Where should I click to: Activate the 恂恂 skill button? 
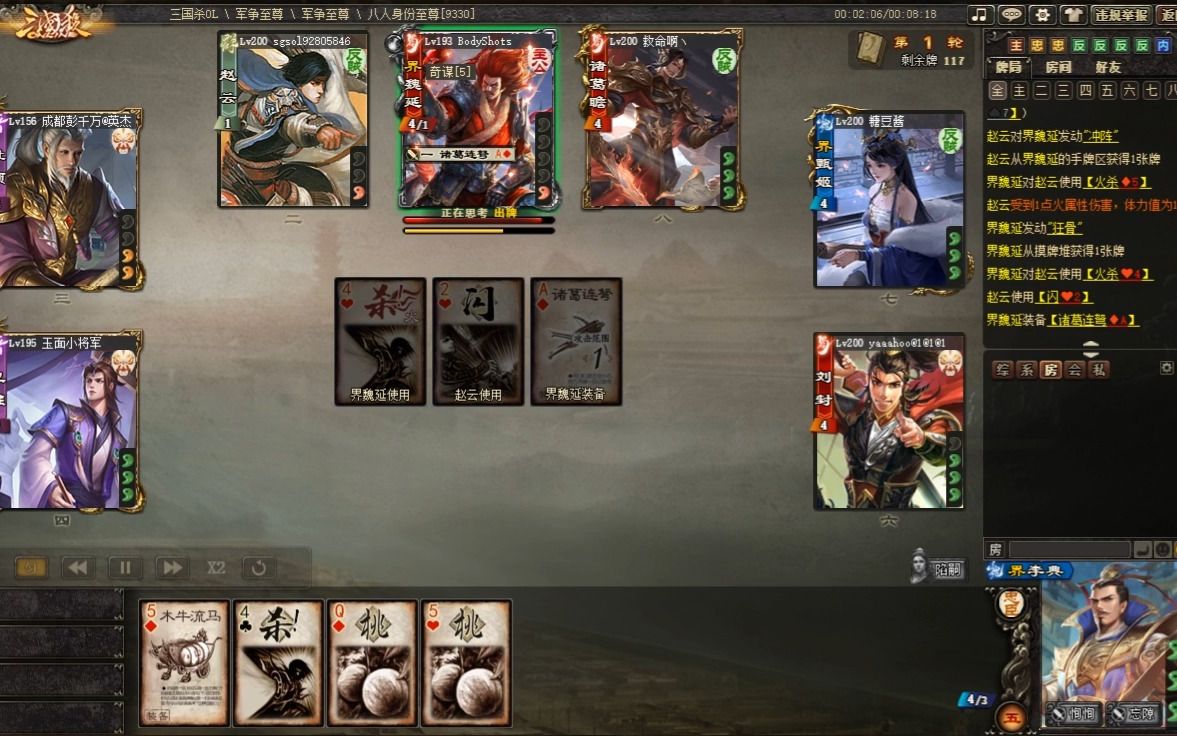[1074, 714]
